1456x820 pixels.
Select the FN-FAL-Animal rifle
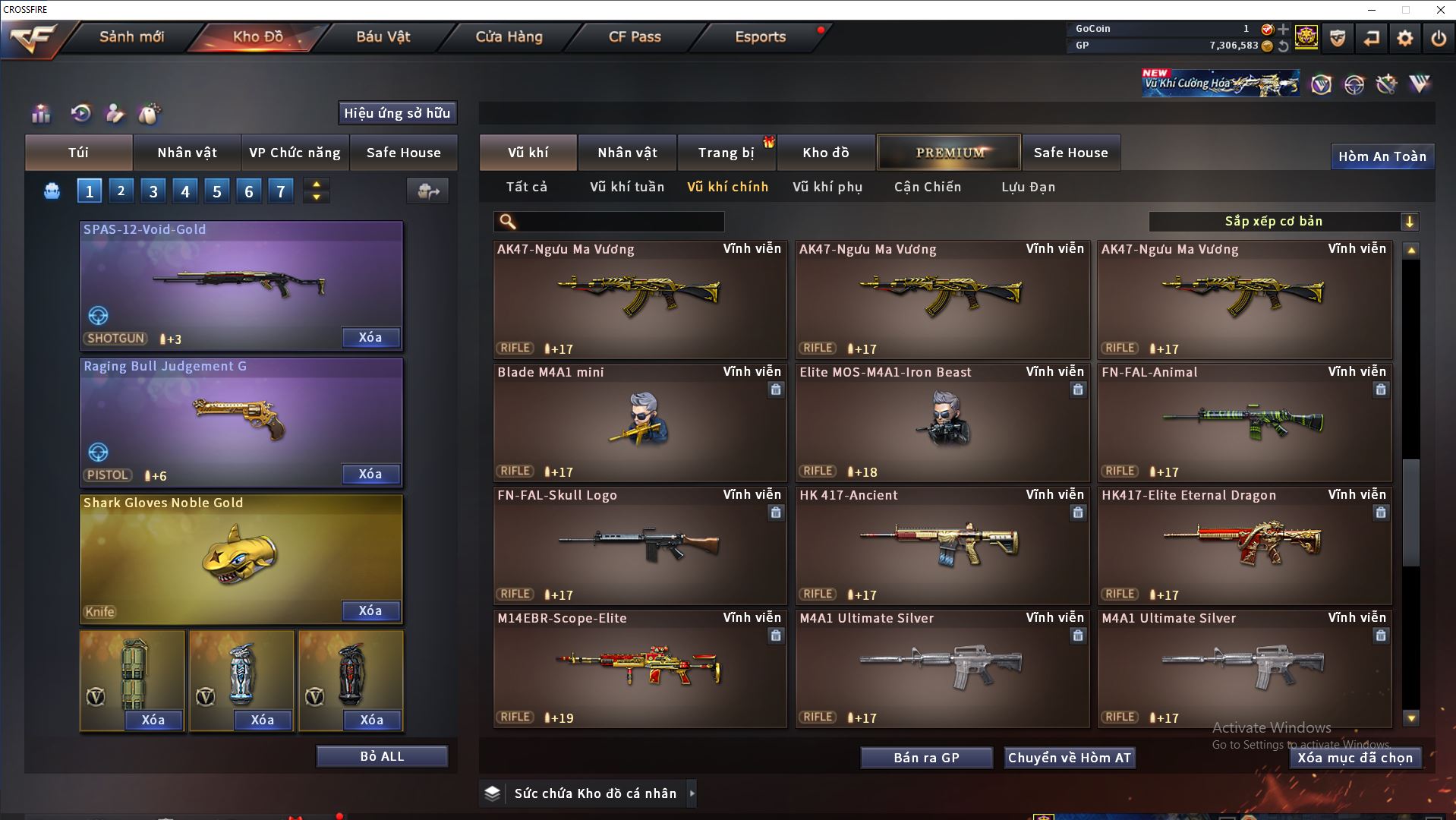click(x=1245, y=422)
